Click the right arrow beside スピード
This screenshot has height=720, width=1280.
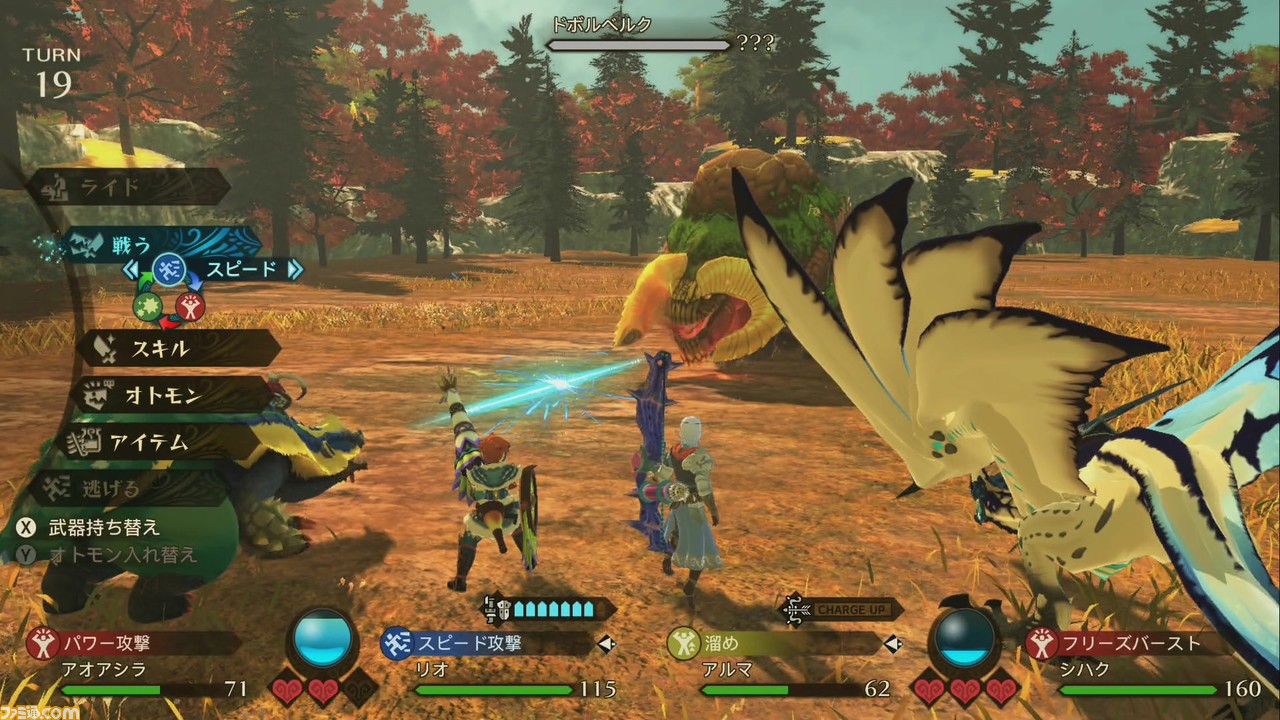[x=295, y=269]
